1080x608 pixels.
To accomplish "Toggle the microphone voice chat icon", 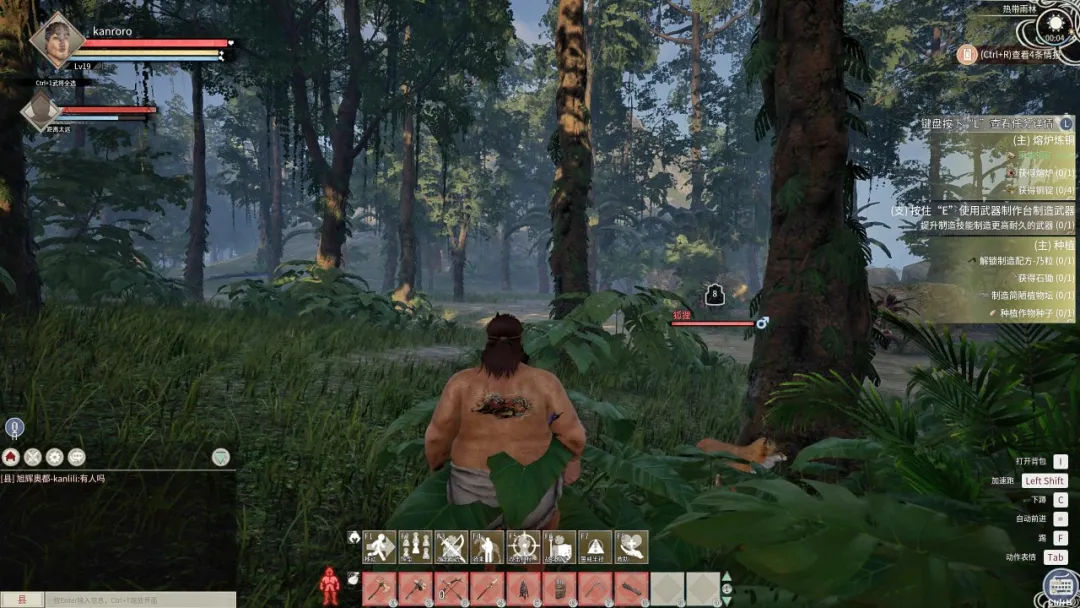I will coord(14,428).
